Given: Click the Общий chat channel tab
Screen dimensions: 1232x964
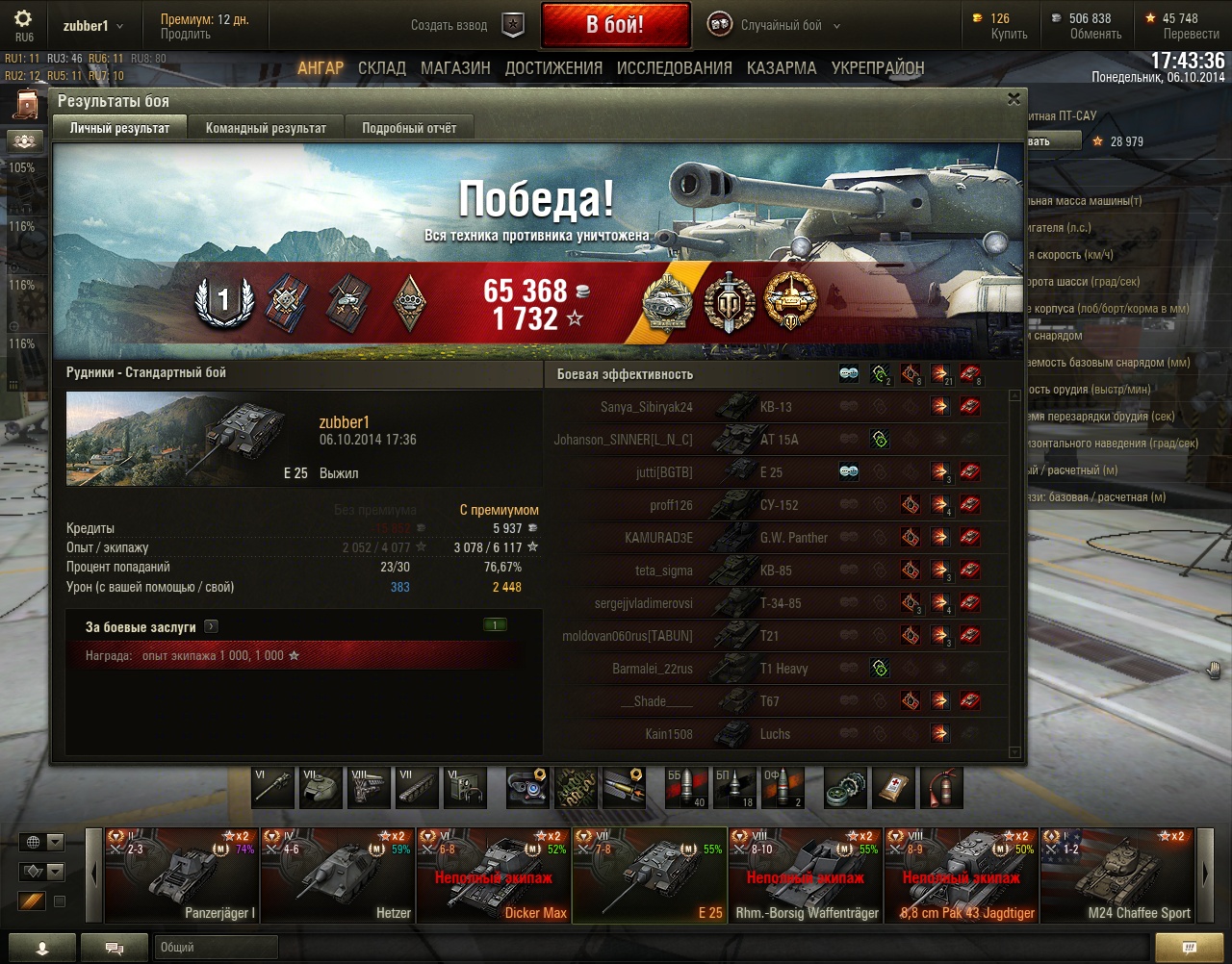Looking at the screenshot, I should click(x=215, y=948).
